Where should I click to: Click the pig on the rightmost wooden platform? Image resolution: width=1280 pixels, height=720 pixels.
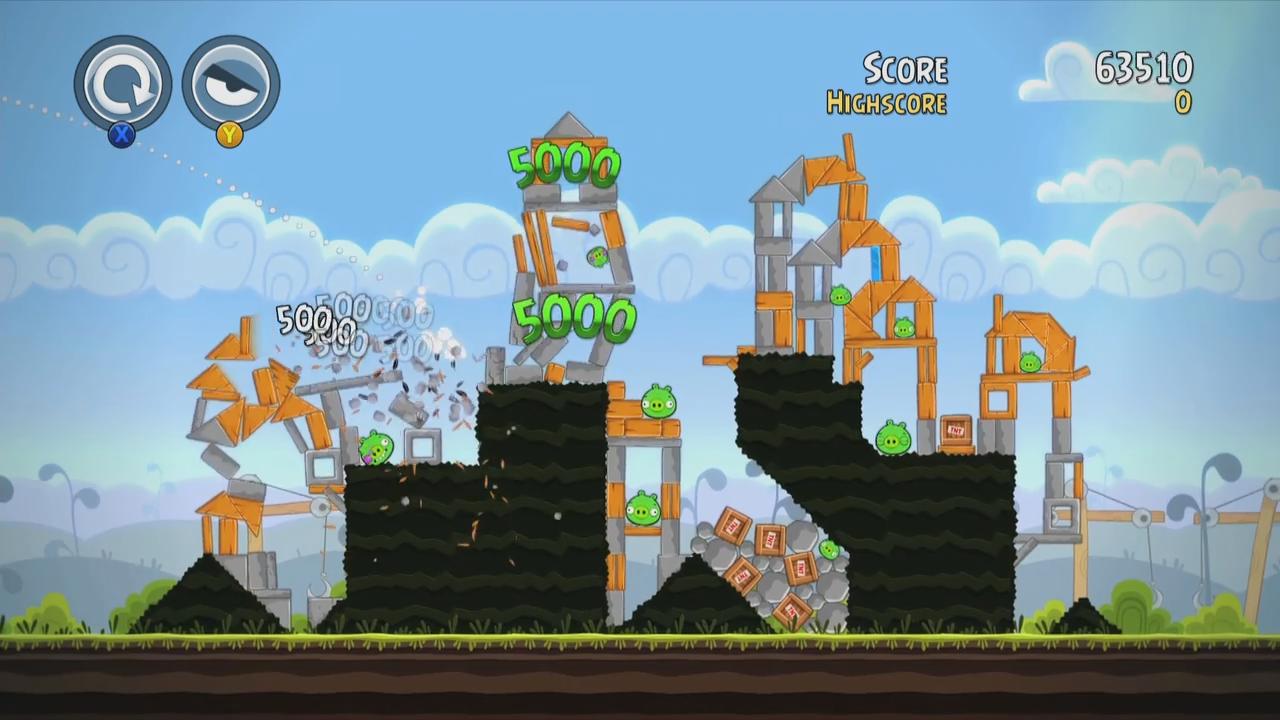(1030, 360)
